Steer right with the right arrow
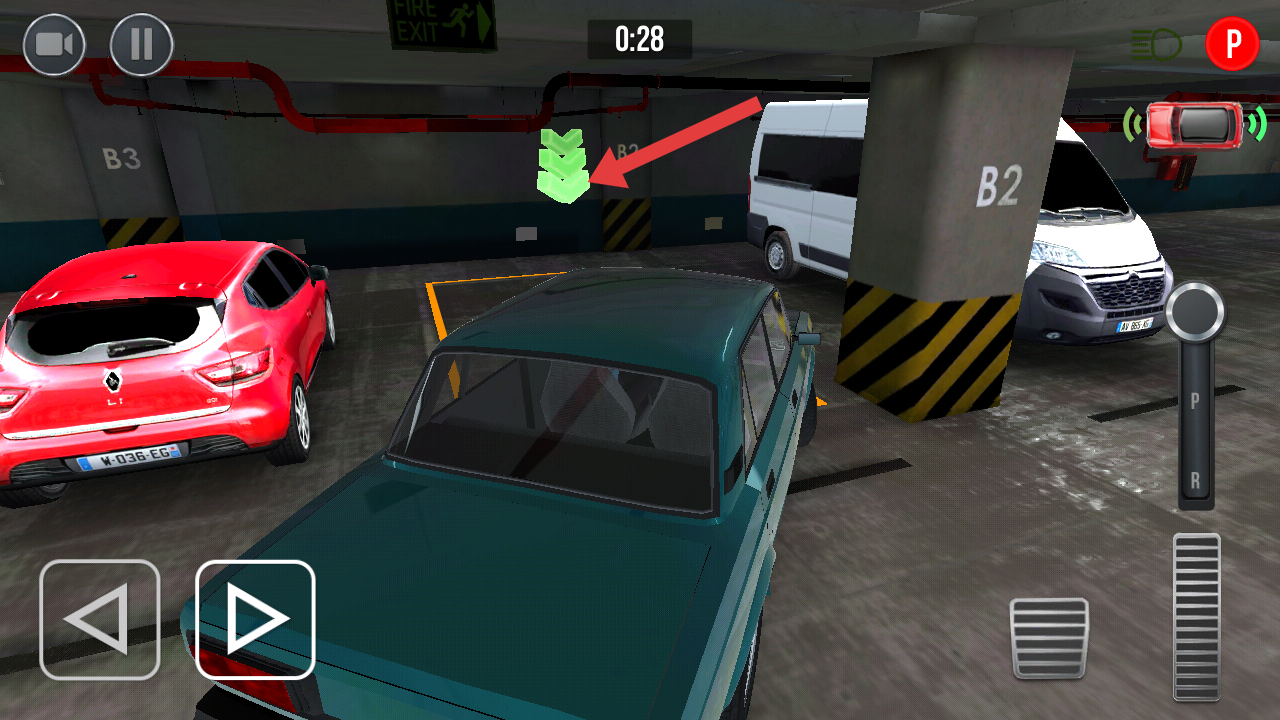Viewport: 1280px width, 720px height. coord(255,620)
